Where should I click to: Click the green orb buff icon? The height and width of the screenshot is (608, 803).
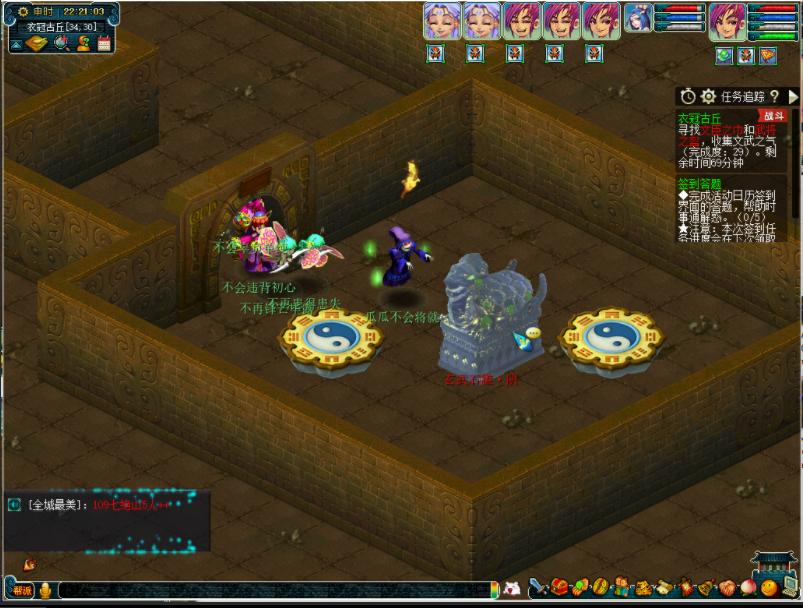click(x=725, y=56)
